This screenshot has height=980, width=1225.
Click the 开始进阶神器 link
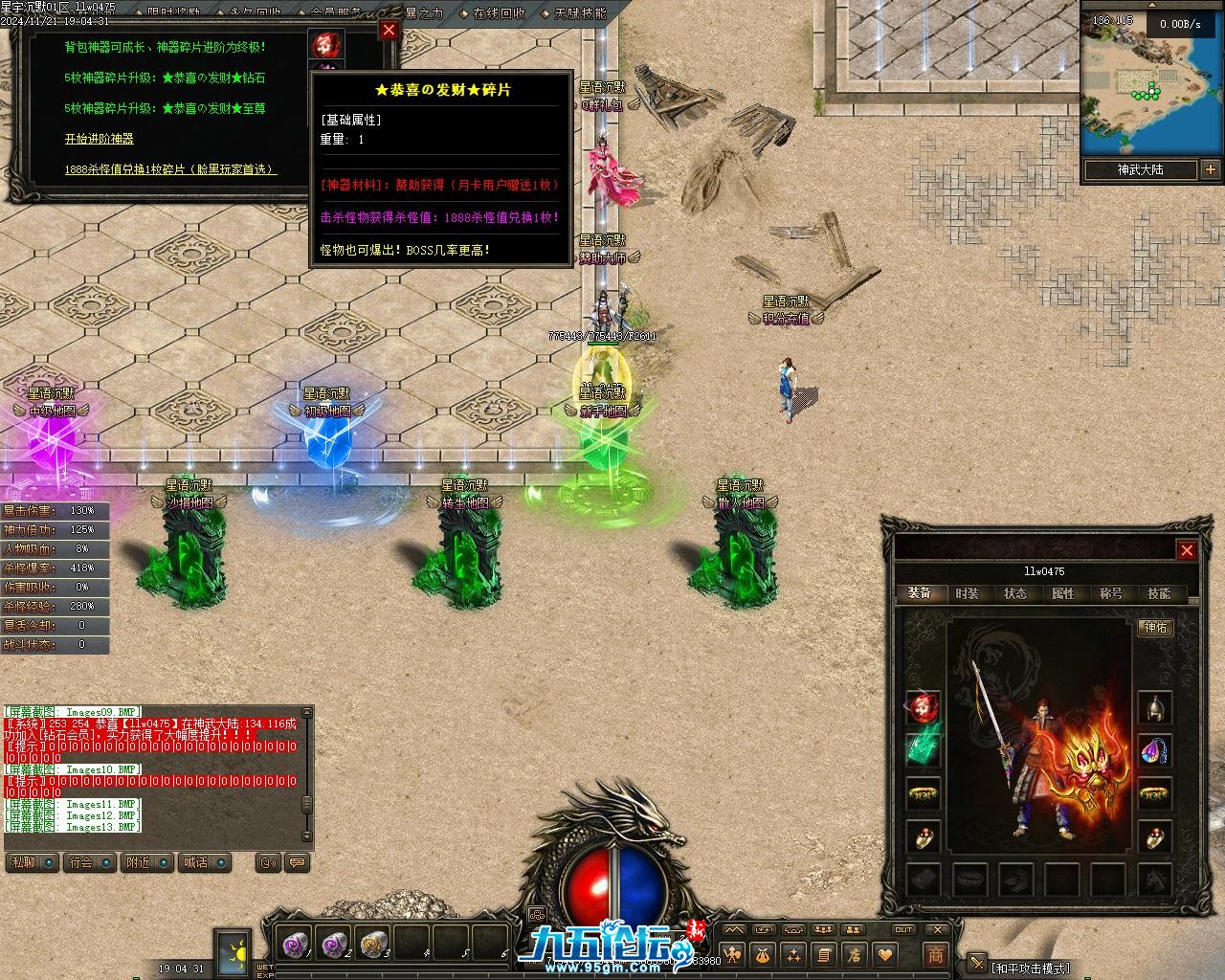(x=100, y=139)
